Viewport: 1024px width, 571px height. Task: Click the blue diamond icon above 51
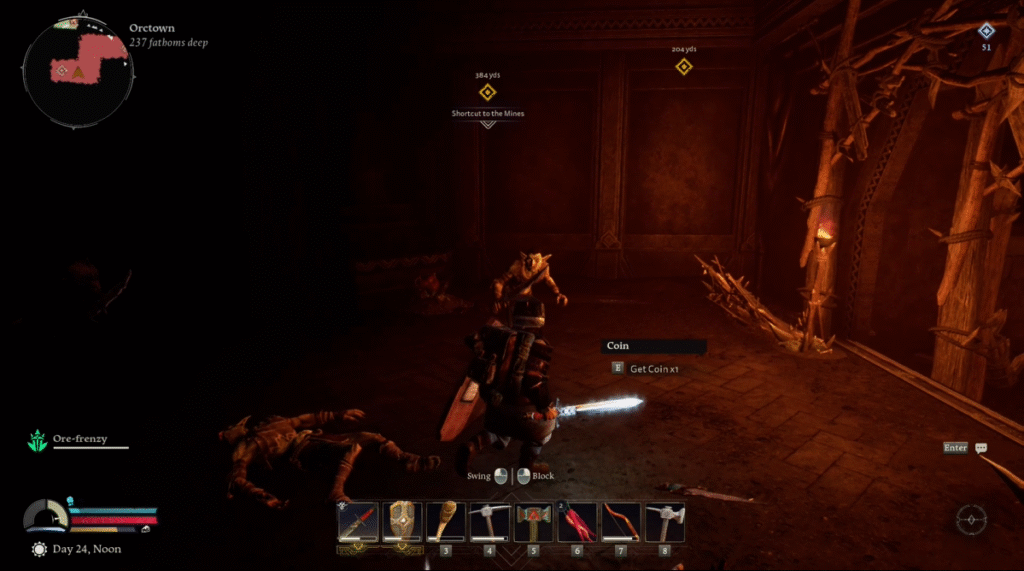pos(986,31)
